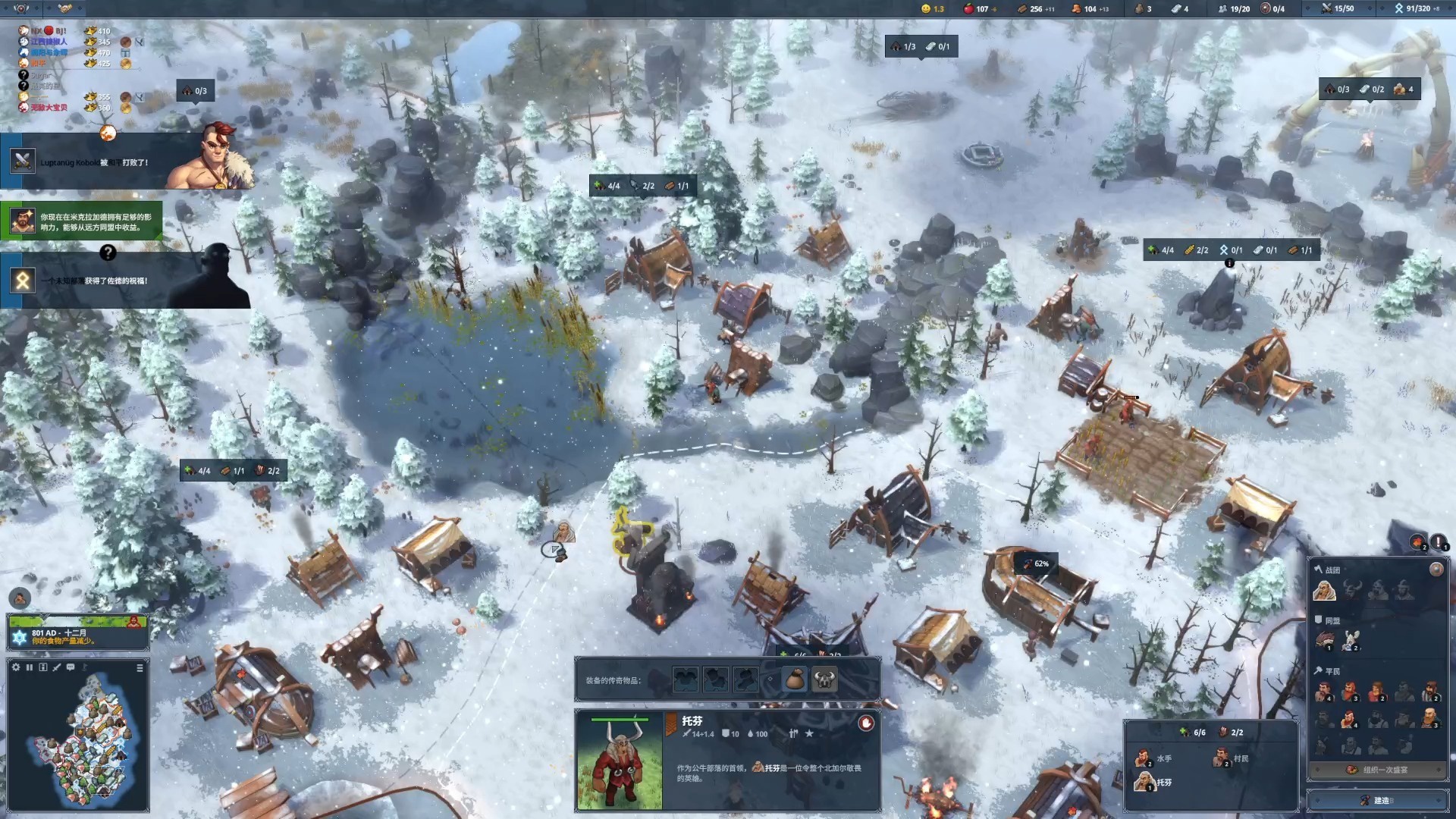This screenshot has width=1456, height=819.
Task: Open the 建造 build menu
Action: (1377, 800)
